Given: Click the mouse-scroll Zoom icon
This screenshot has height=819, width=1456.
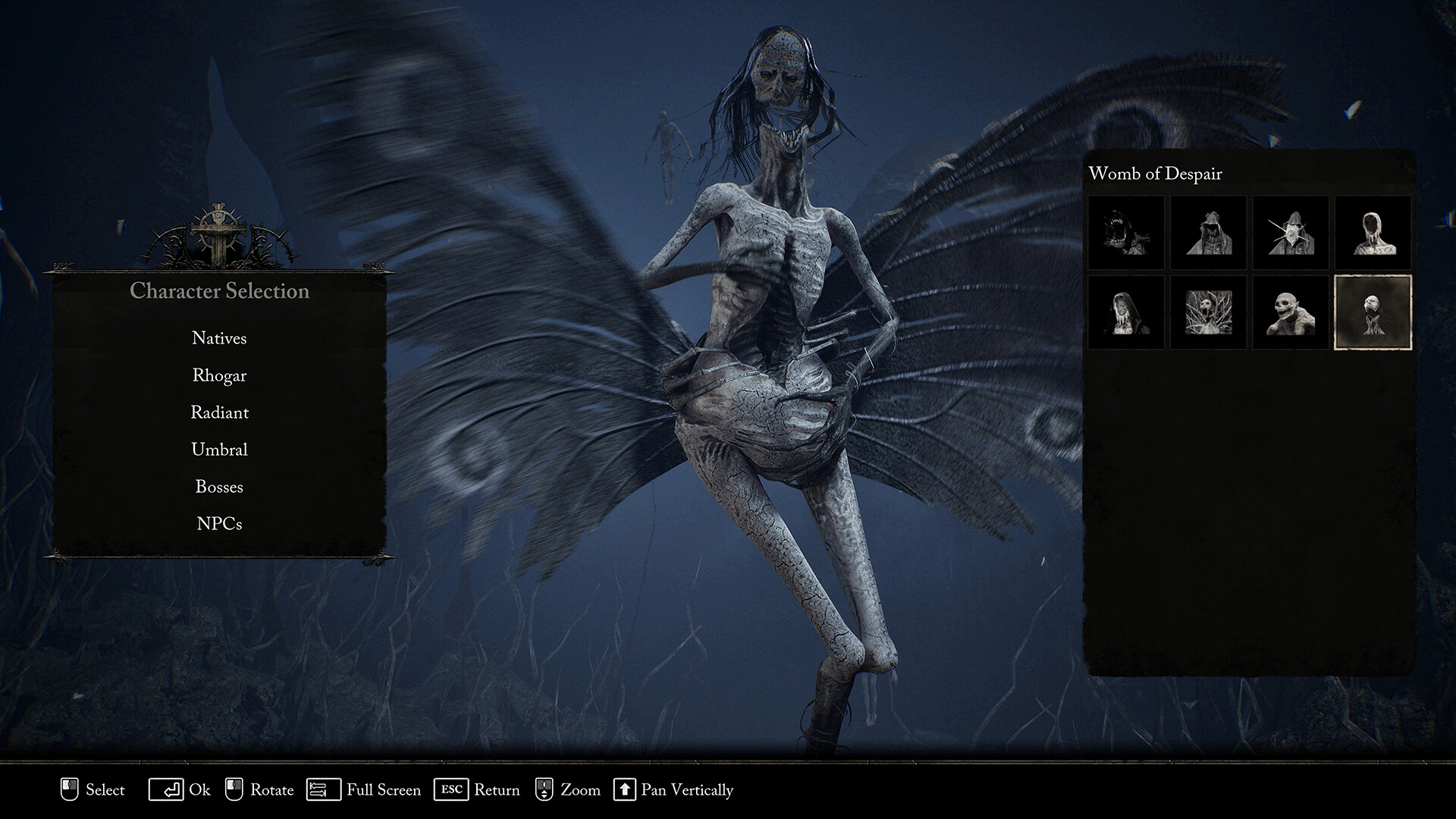Looking at the screenshot, I should click(544, 789).
